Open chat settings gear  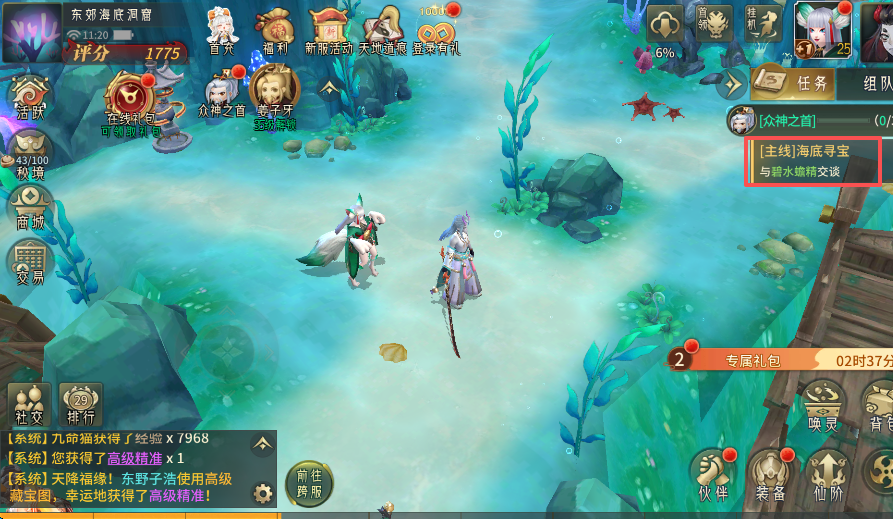[263, 493]
